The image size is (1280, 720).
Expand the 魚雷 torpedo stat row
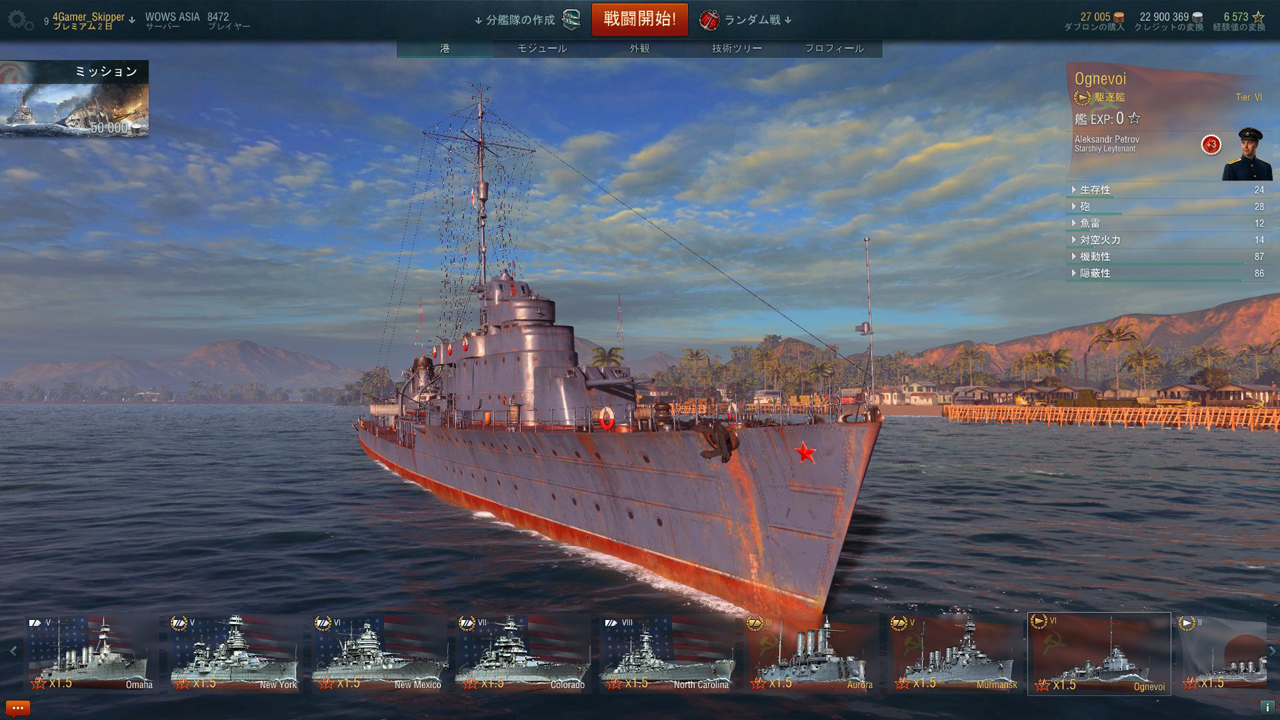pos(1090,223)
